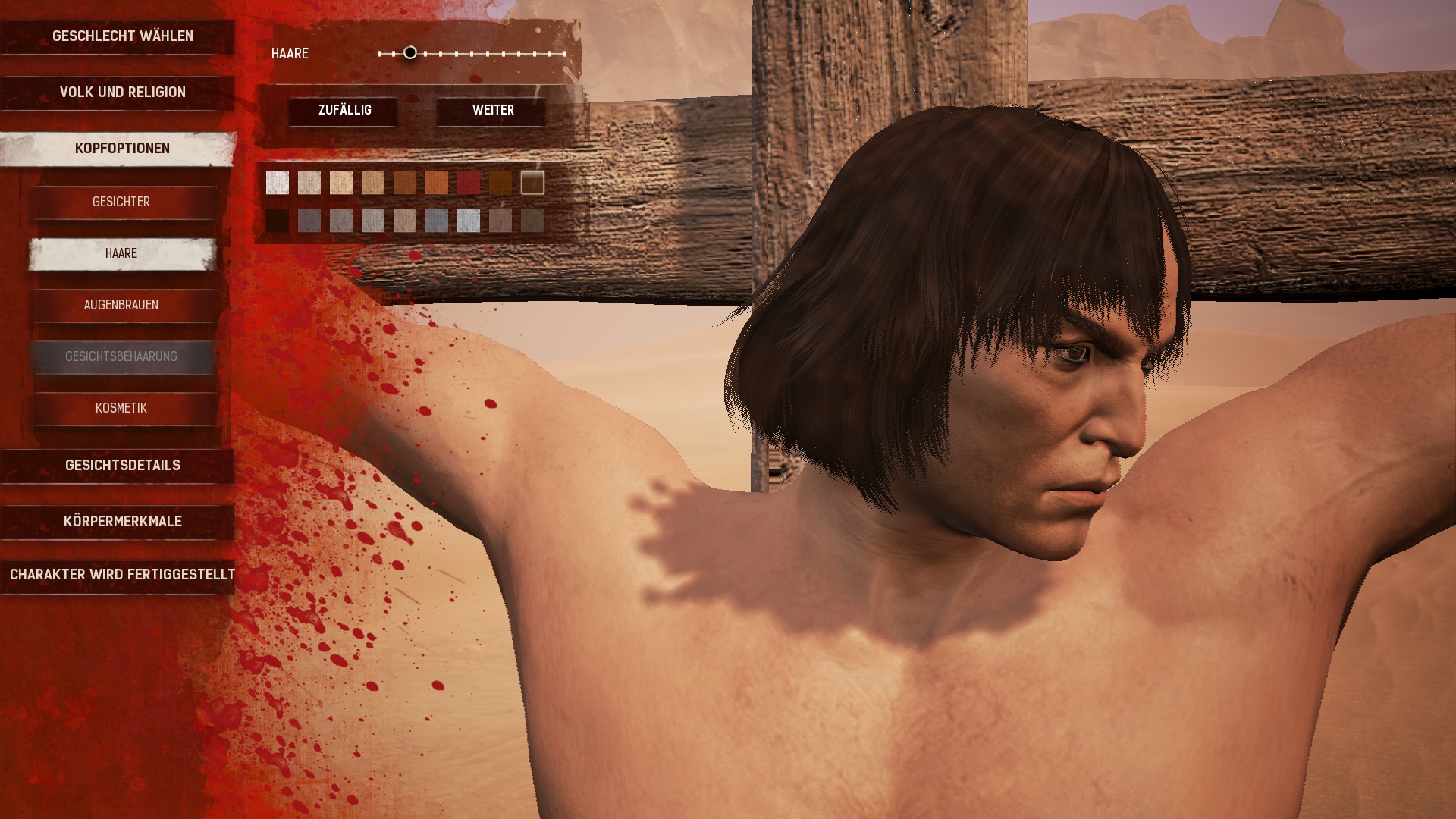Viewport: 1456px width, 819px height.
Task: Show the Kosmetik options
Action: coord(121,408)
